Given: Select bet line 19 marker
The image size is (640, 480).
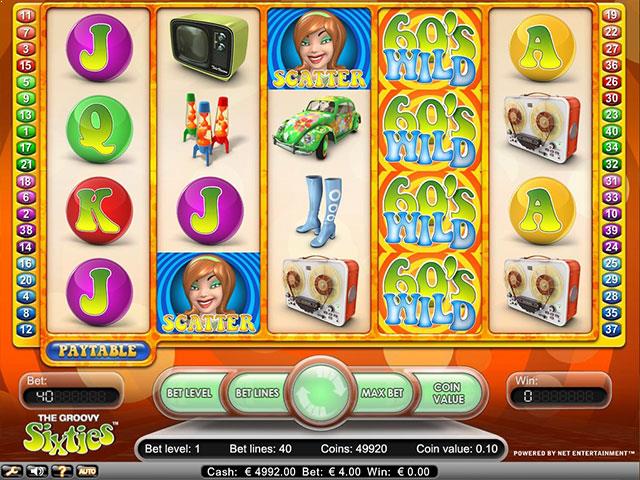Looking at the screenshot, I should point(609,15).
